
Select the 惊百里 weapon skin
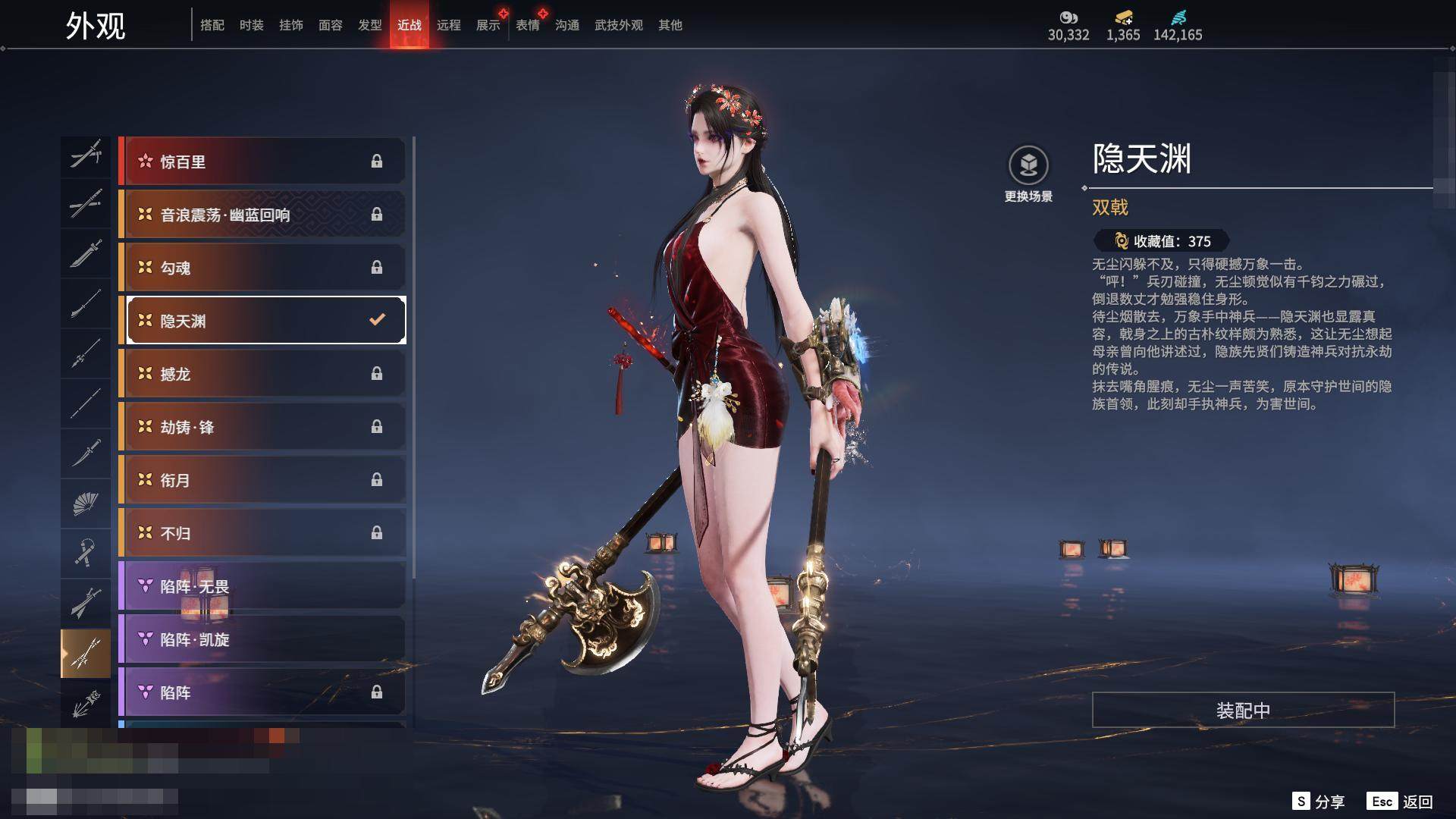click(x=263, y=162)
